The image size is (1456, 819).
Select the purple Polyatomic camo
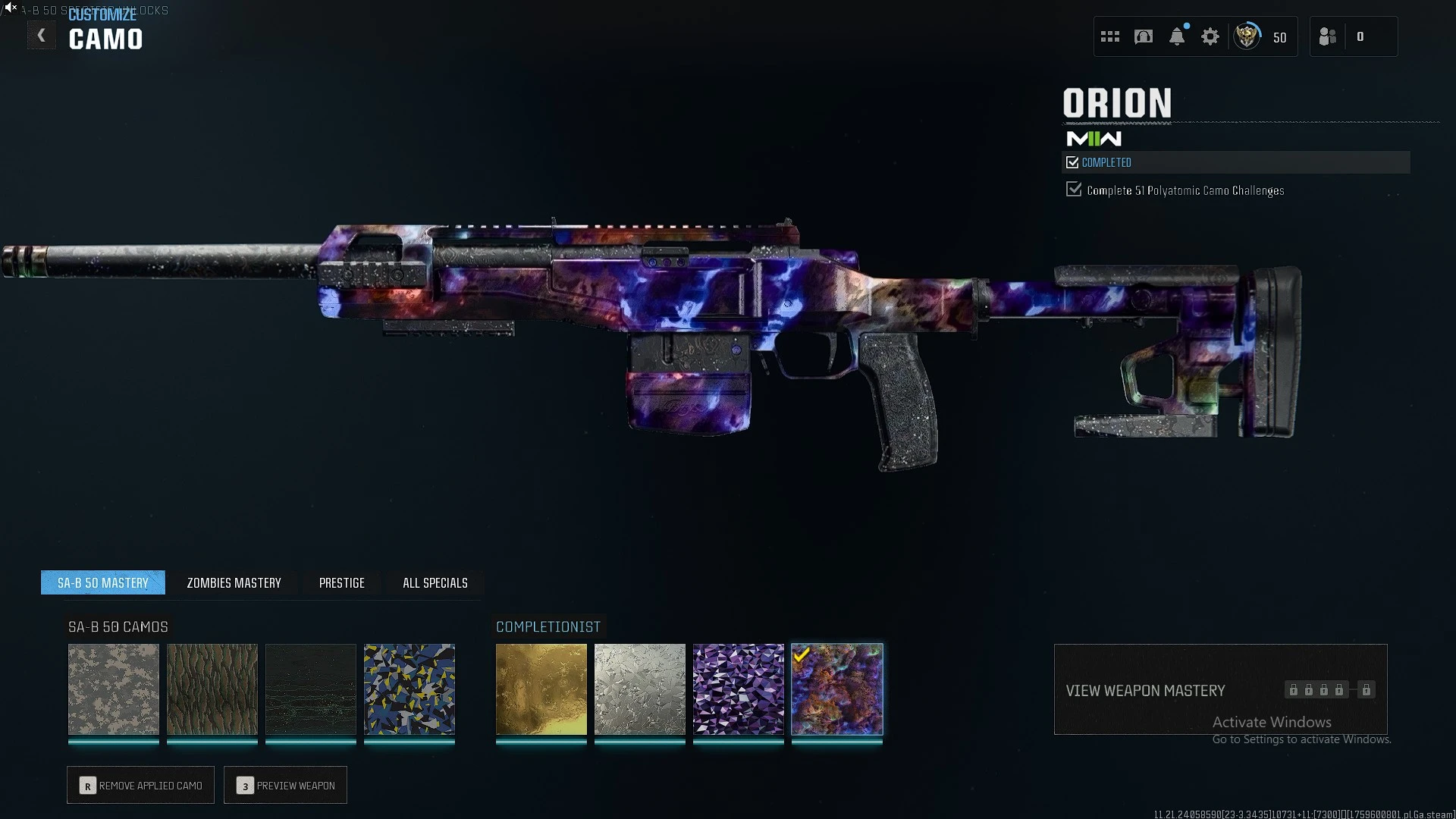739,689
